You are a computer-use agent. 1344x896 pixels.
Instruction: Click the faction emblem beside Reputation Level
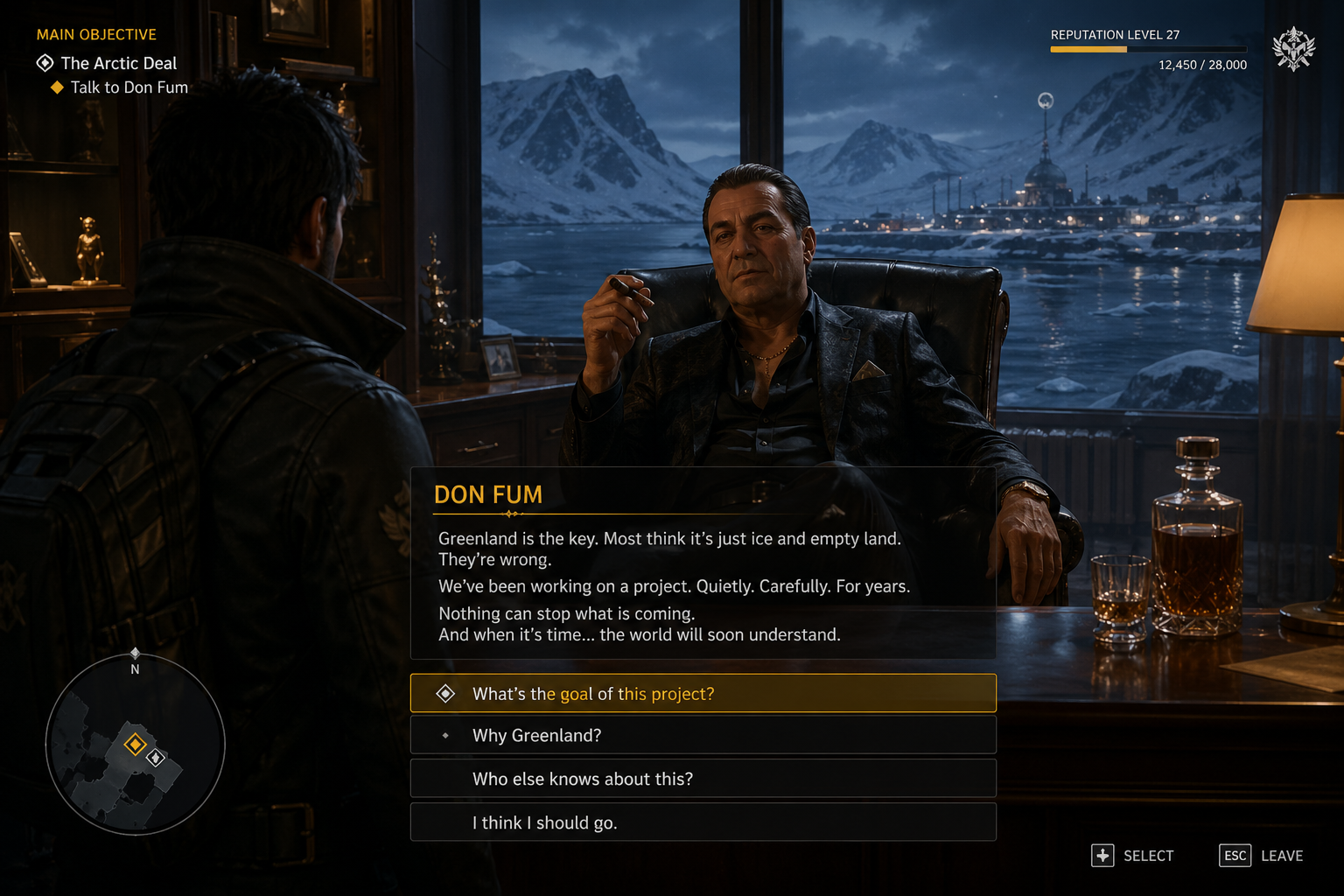(x=1293, y=49)
